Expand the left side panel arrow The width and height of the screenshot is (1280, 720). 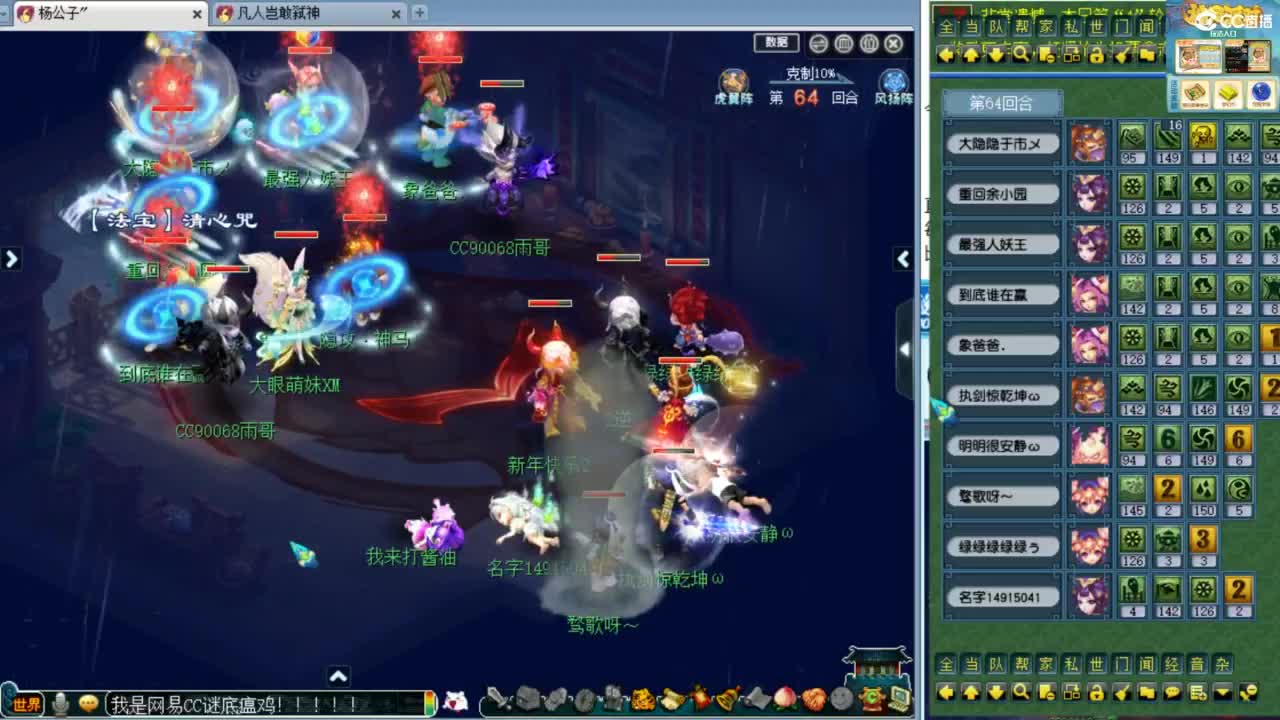12,258
